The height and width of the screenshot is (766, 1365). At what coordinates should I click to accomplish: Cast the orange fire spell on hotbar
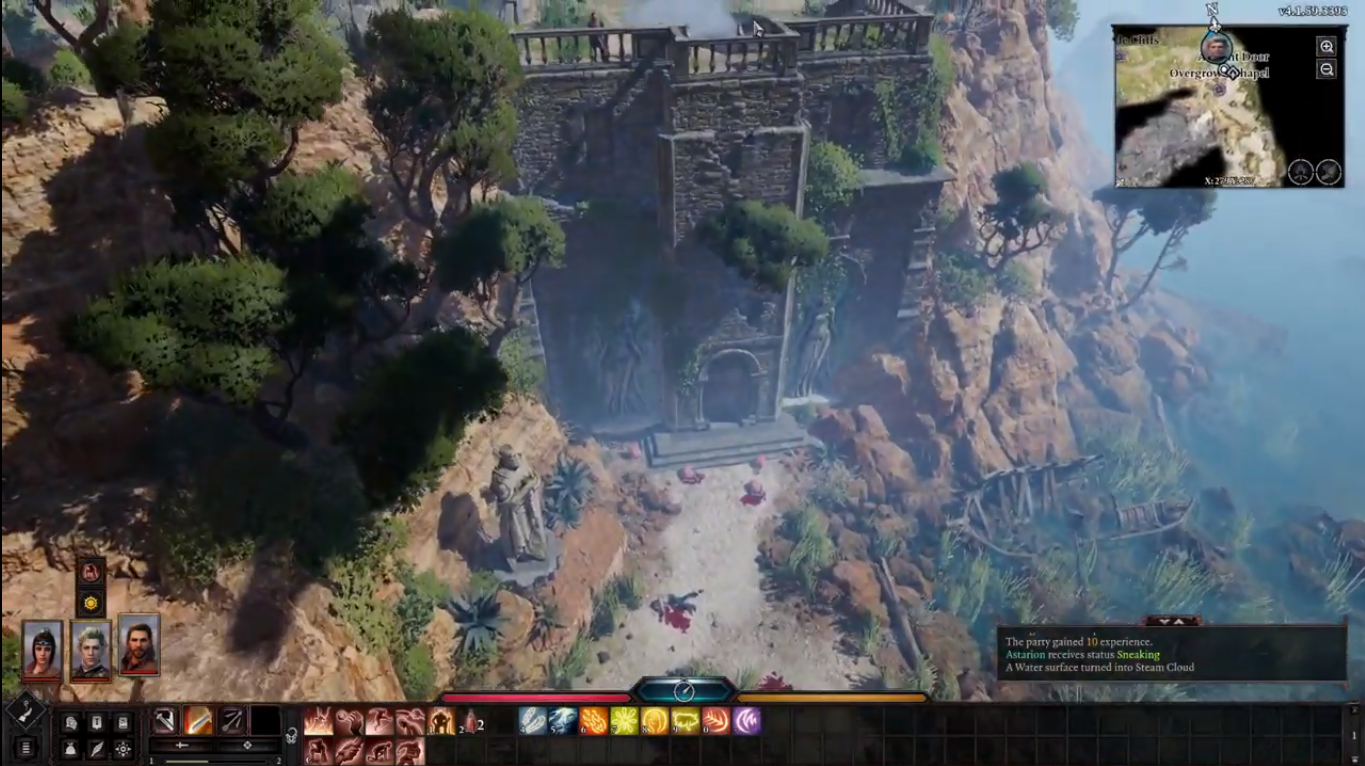coord(594,721)
